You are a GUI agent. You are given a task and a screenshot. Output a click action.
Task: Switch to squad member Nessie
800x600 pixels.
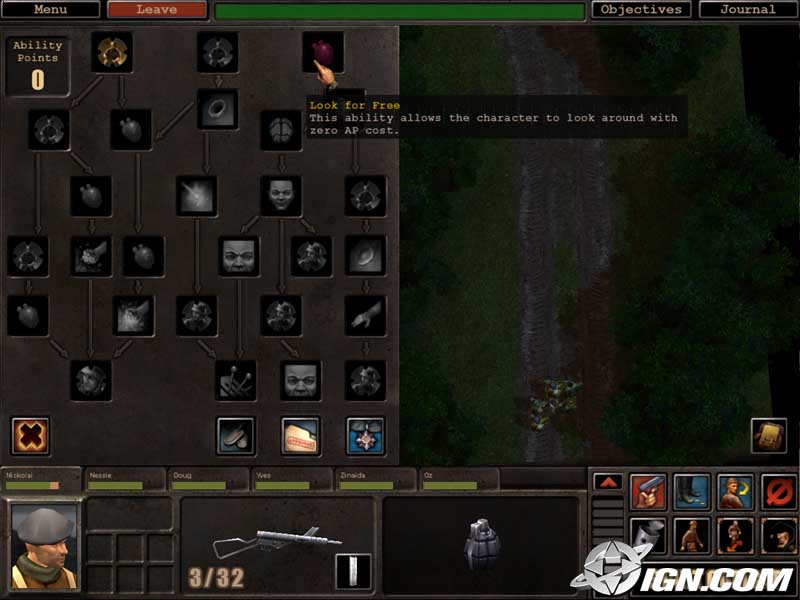coord(124,480)
